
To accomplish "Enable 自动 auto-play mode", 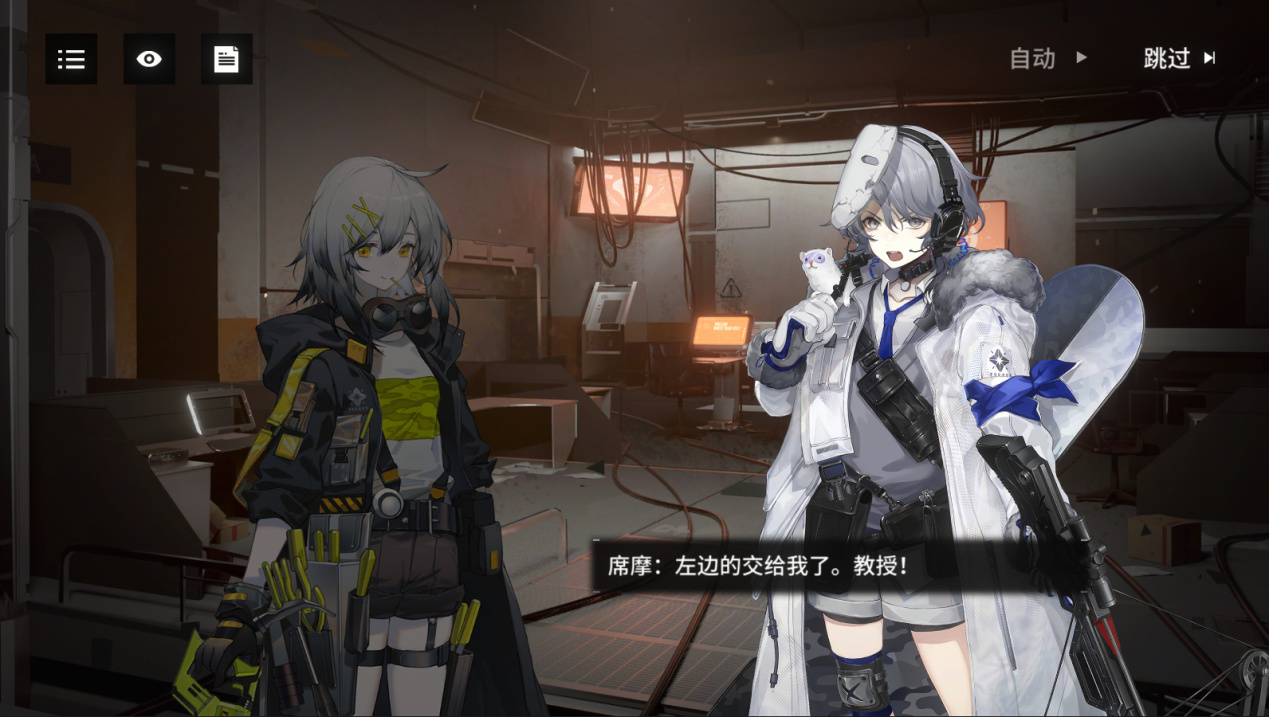I will click(x=1047, y=58).
